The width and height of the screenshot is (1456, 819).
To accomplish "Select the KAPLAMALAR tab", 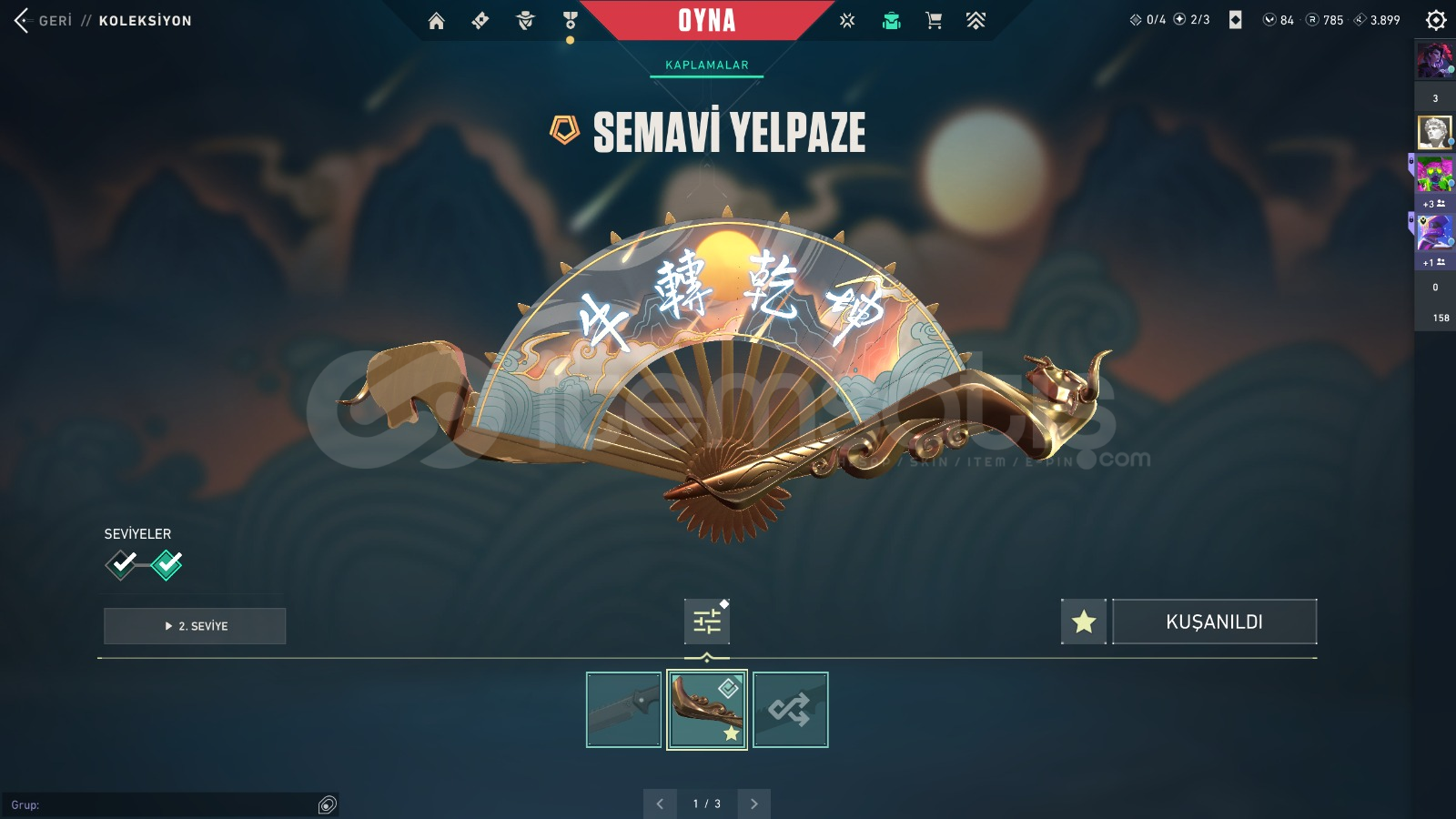I will (706, 66).
